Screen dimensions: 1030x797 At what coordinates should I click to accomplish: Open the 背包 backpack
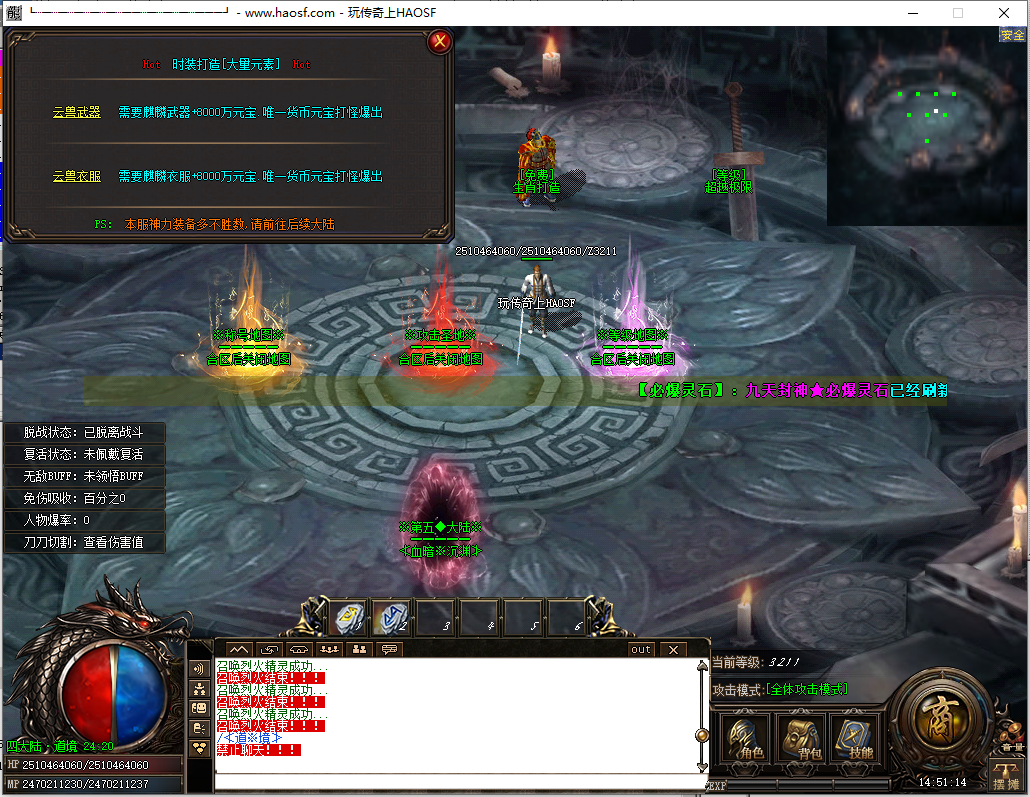point(800,740)
